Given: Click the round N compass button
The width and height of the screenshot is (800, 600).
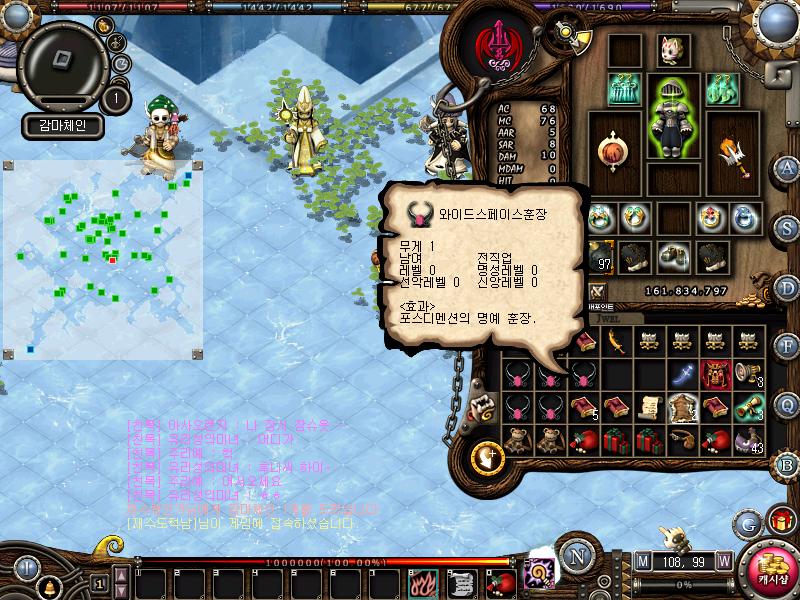Looking at the screenshot, I should pos(574,555).
